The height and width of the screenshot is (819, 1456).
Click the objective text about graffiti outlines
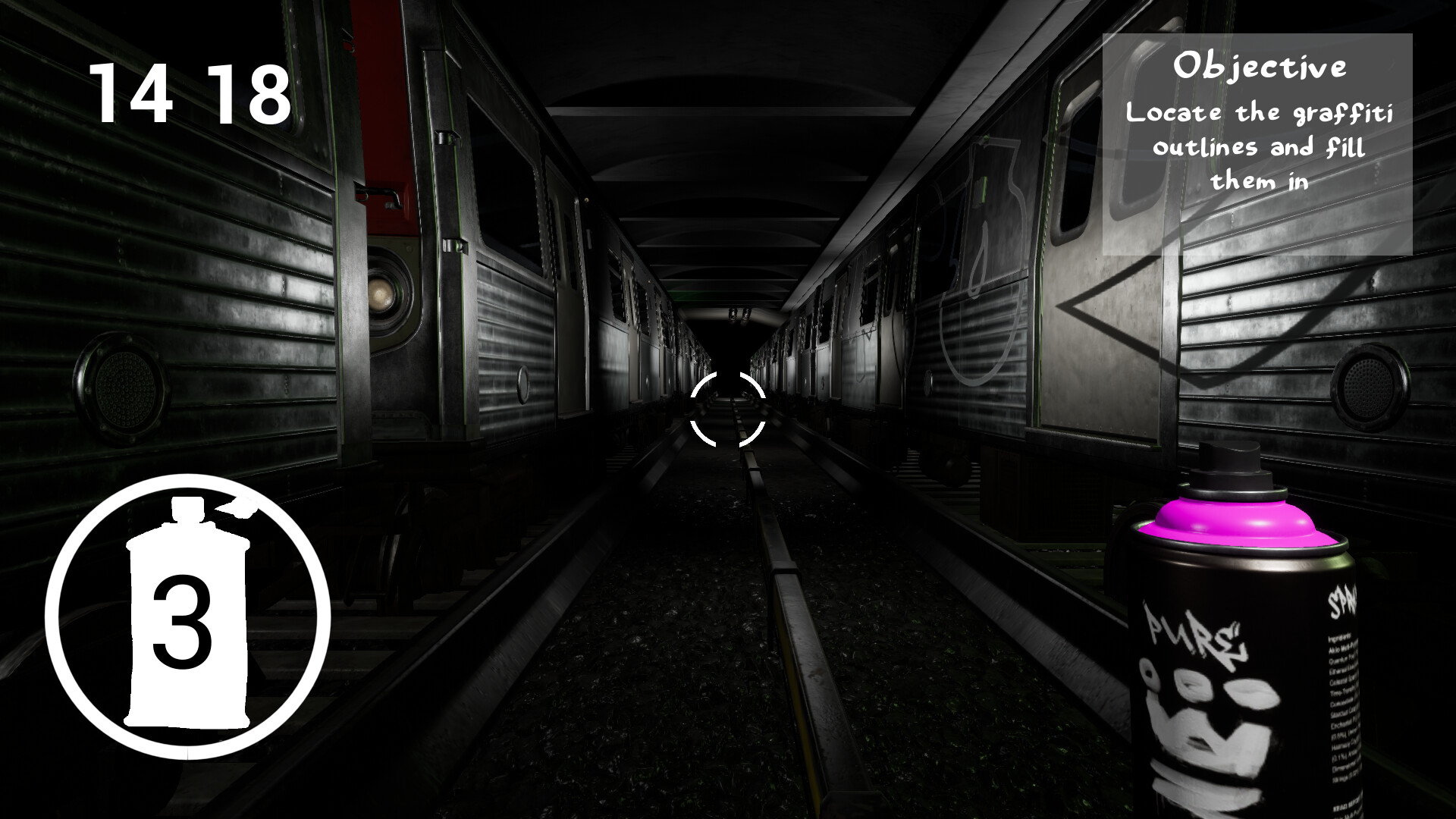pyautogui.click(x=1259, y=148)
